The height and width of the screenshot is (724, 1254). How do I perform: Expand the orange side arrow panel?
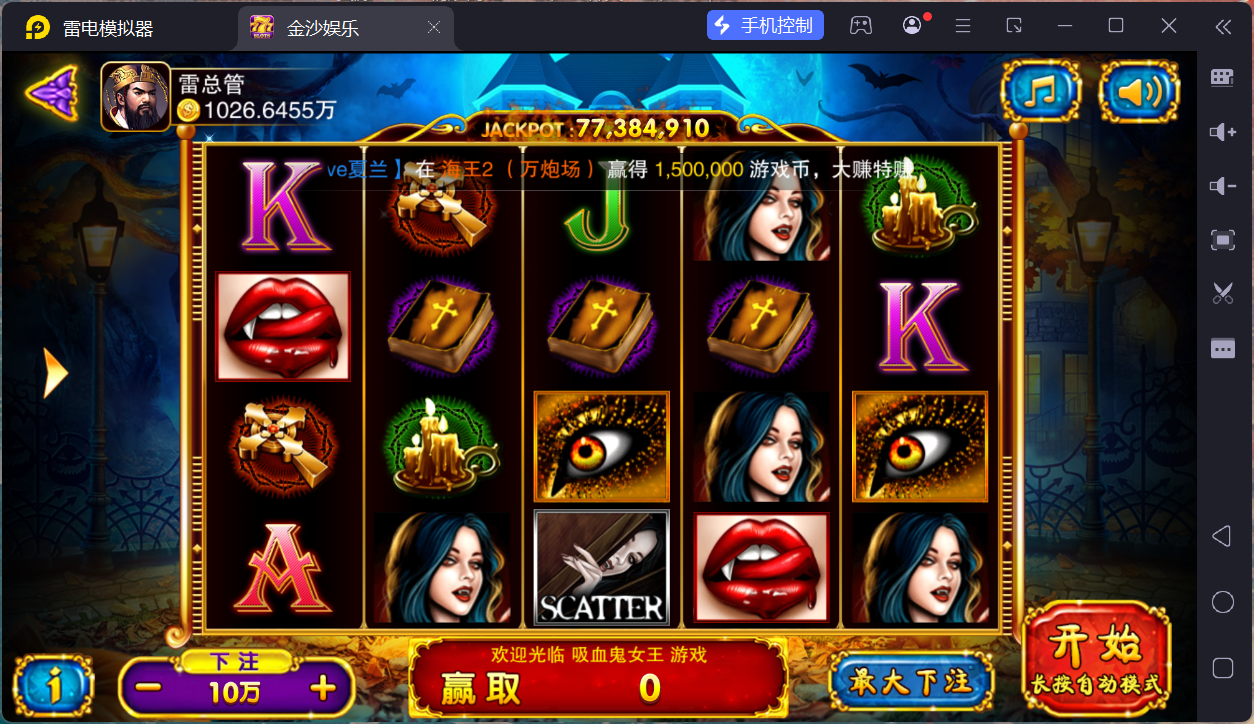click(x=54, y=373)
